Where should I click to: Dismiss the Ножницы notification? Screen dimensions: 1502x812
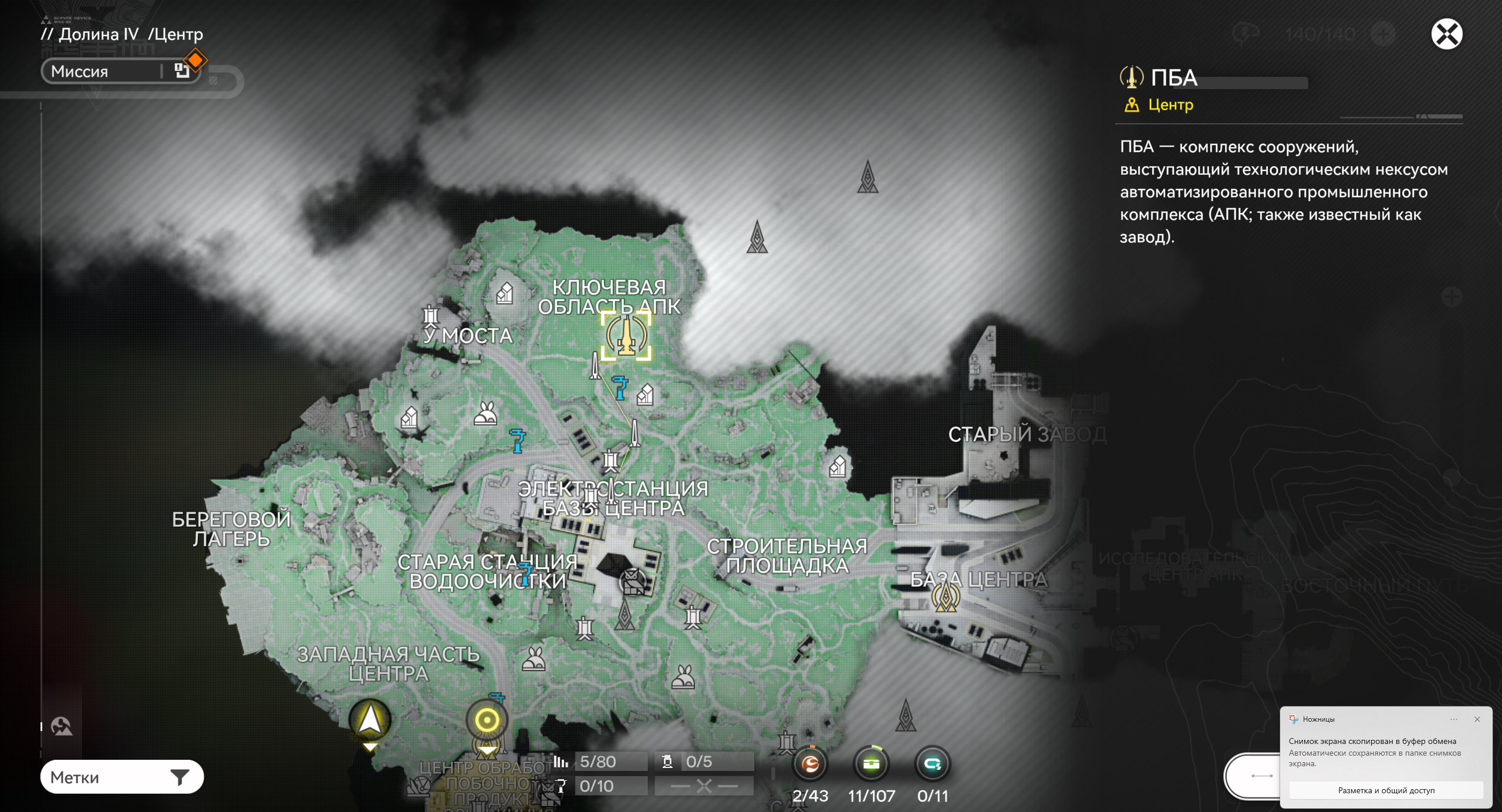[1477, 719]
